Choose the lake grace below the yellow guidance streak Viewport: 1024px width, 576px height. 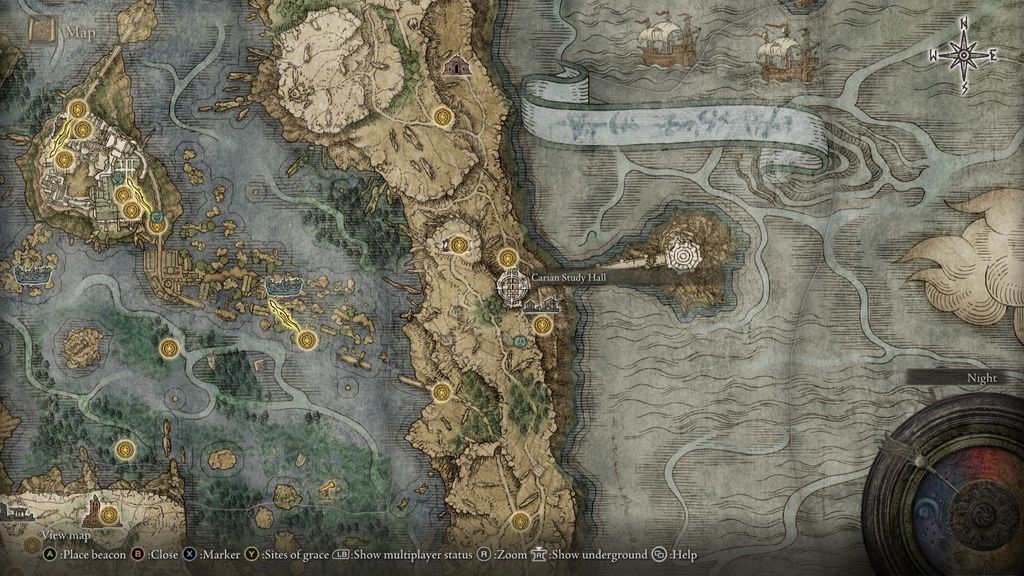[x=306, y=340]
